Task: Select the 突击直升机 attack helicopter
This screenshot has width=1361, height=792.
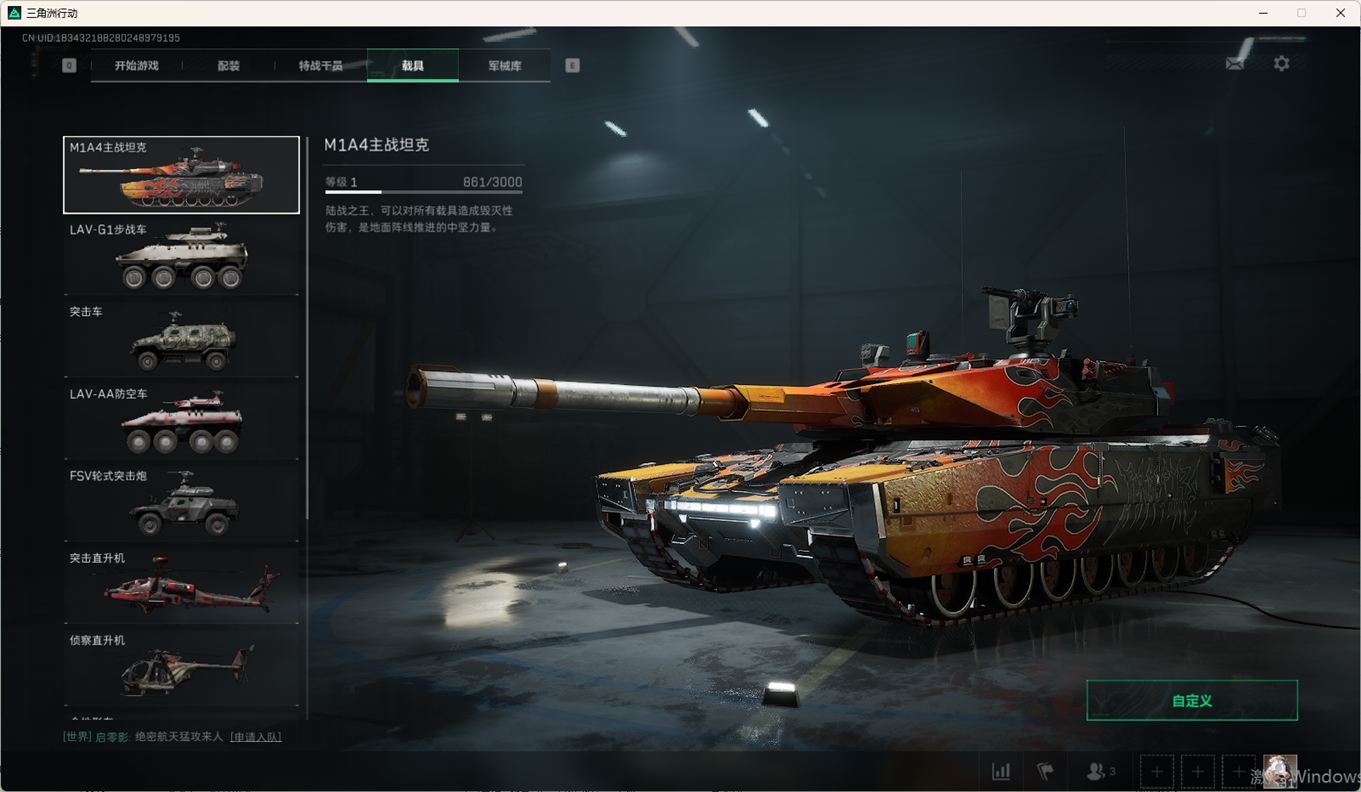Action: pyautogui.click(x=181, y=585)
